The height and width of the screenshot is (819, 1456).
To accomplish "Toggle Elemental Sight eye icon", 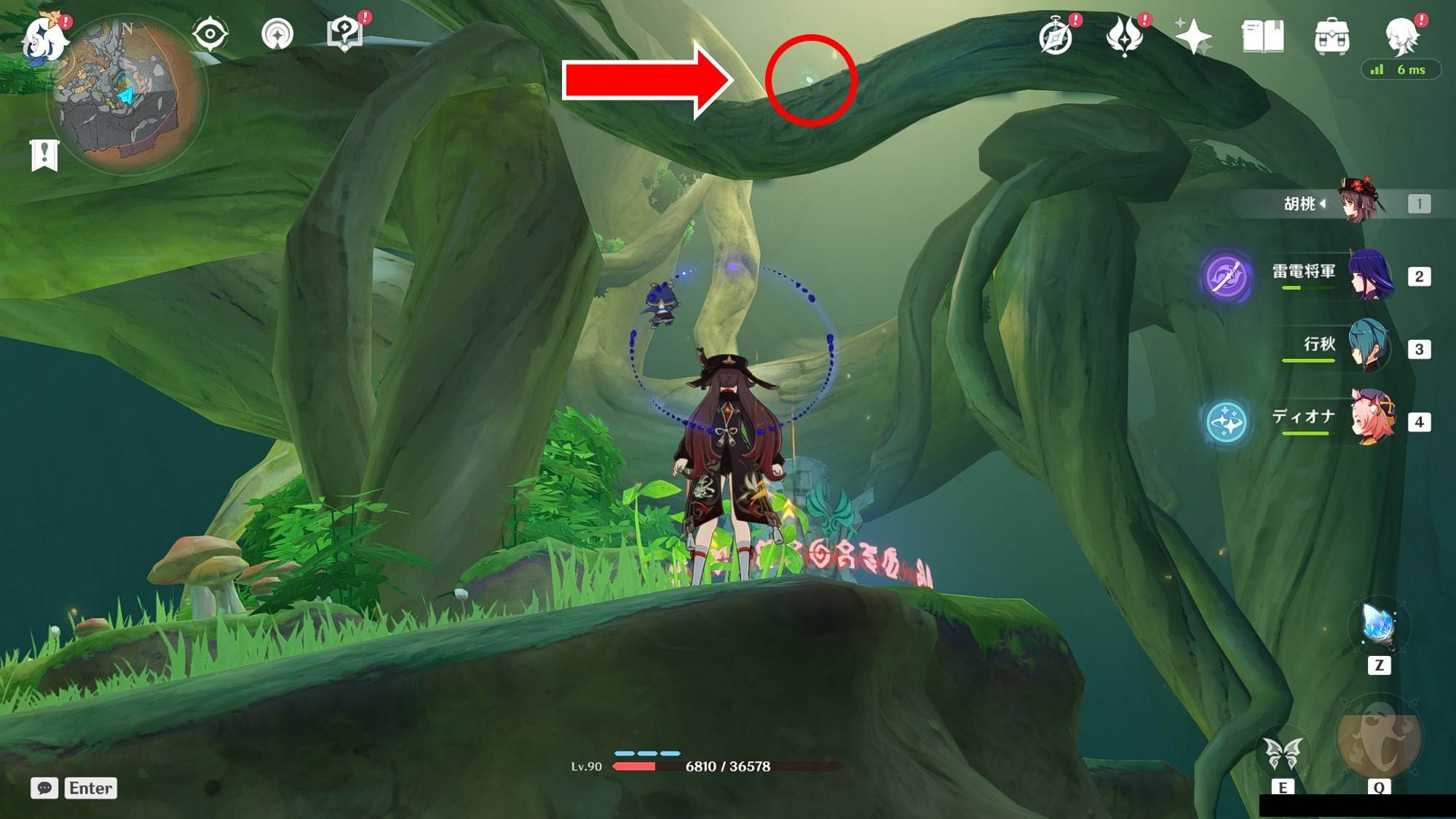I will click(210, 33).
